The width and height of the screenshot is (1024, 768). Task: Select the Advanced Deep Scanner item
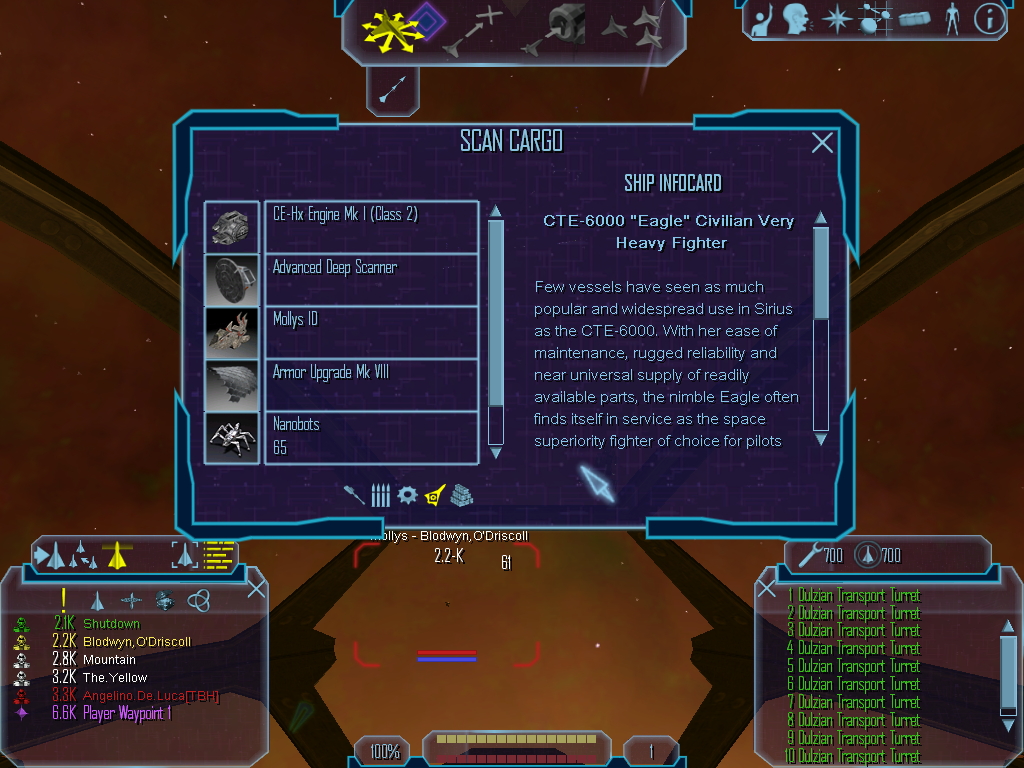pyautogui.click(x=371, y=279)
